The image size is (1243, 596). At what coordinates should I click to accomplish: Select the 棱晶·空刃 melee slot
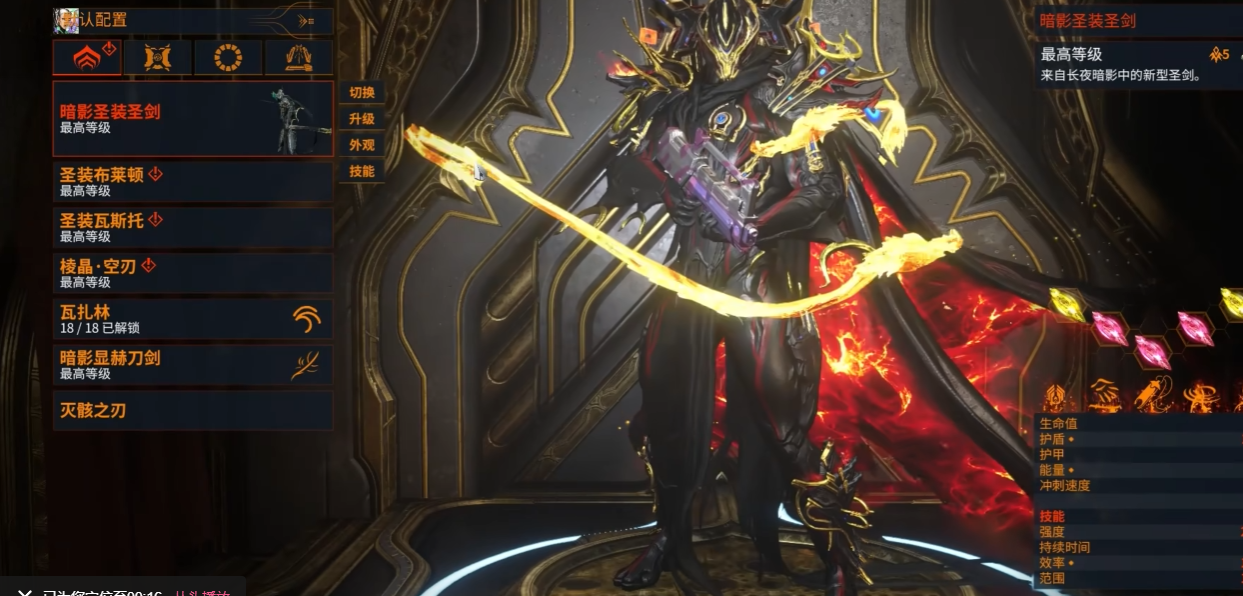tap(192, 273)
